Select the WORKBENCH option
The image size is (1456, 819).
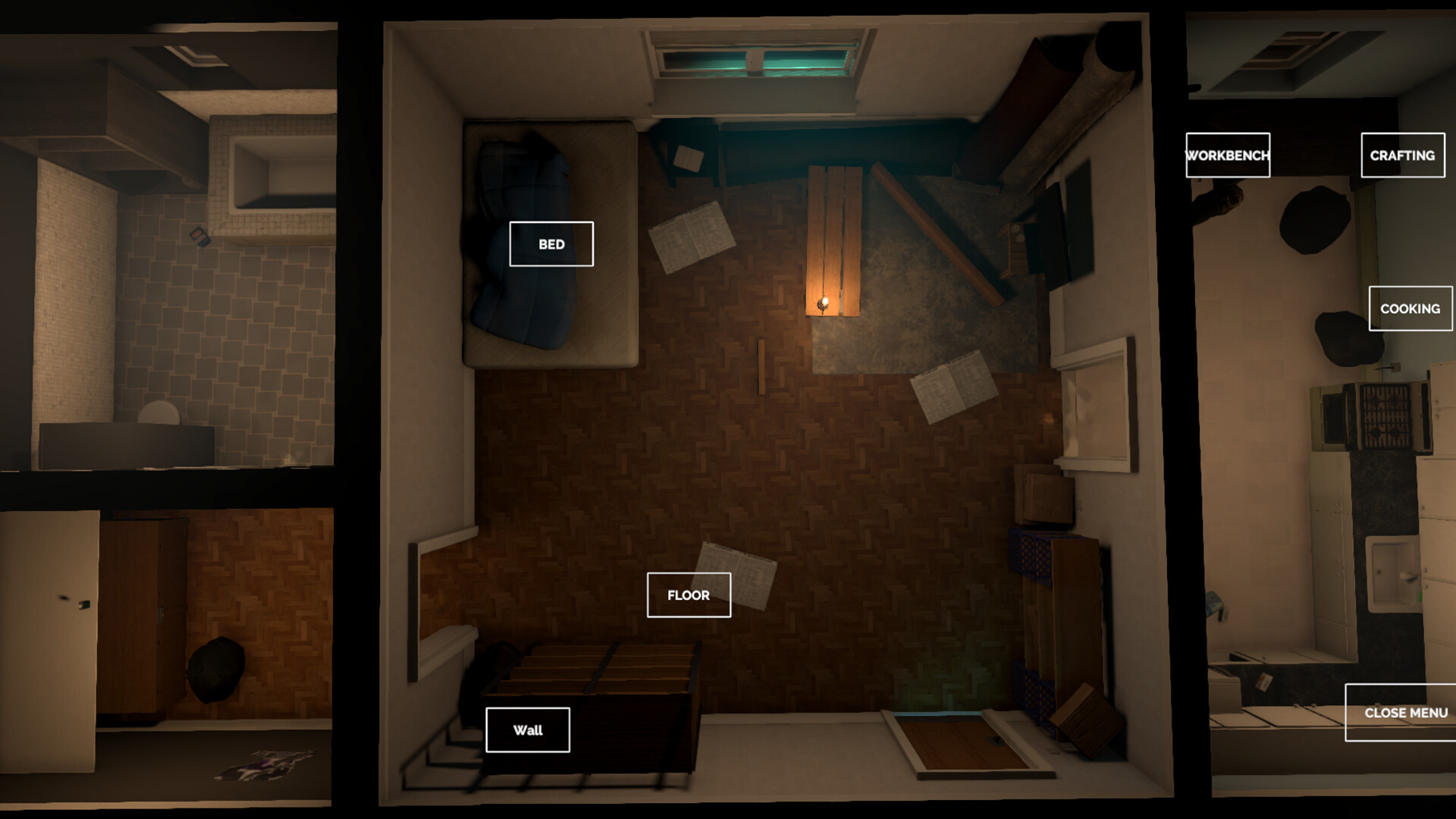click(x=1227, y=155)
